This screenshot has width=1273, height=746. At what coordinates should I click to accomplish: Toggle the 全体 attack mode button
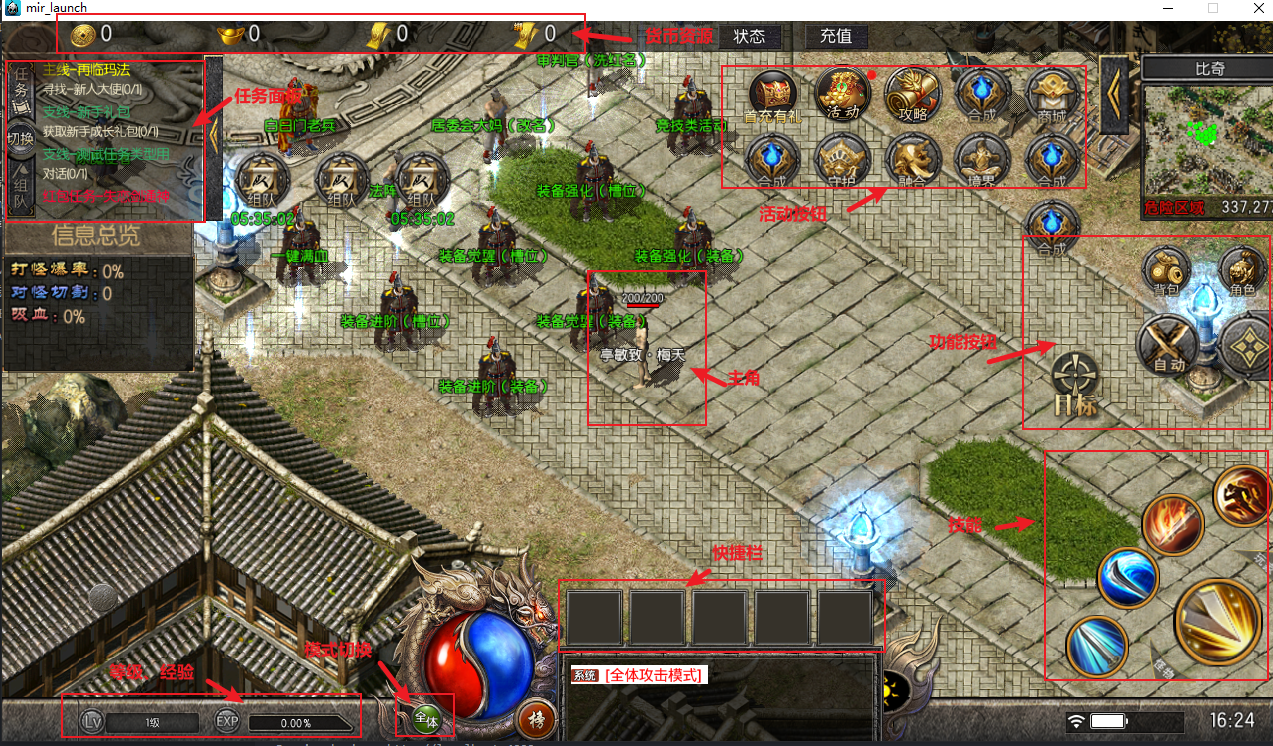tap(427, 718)
